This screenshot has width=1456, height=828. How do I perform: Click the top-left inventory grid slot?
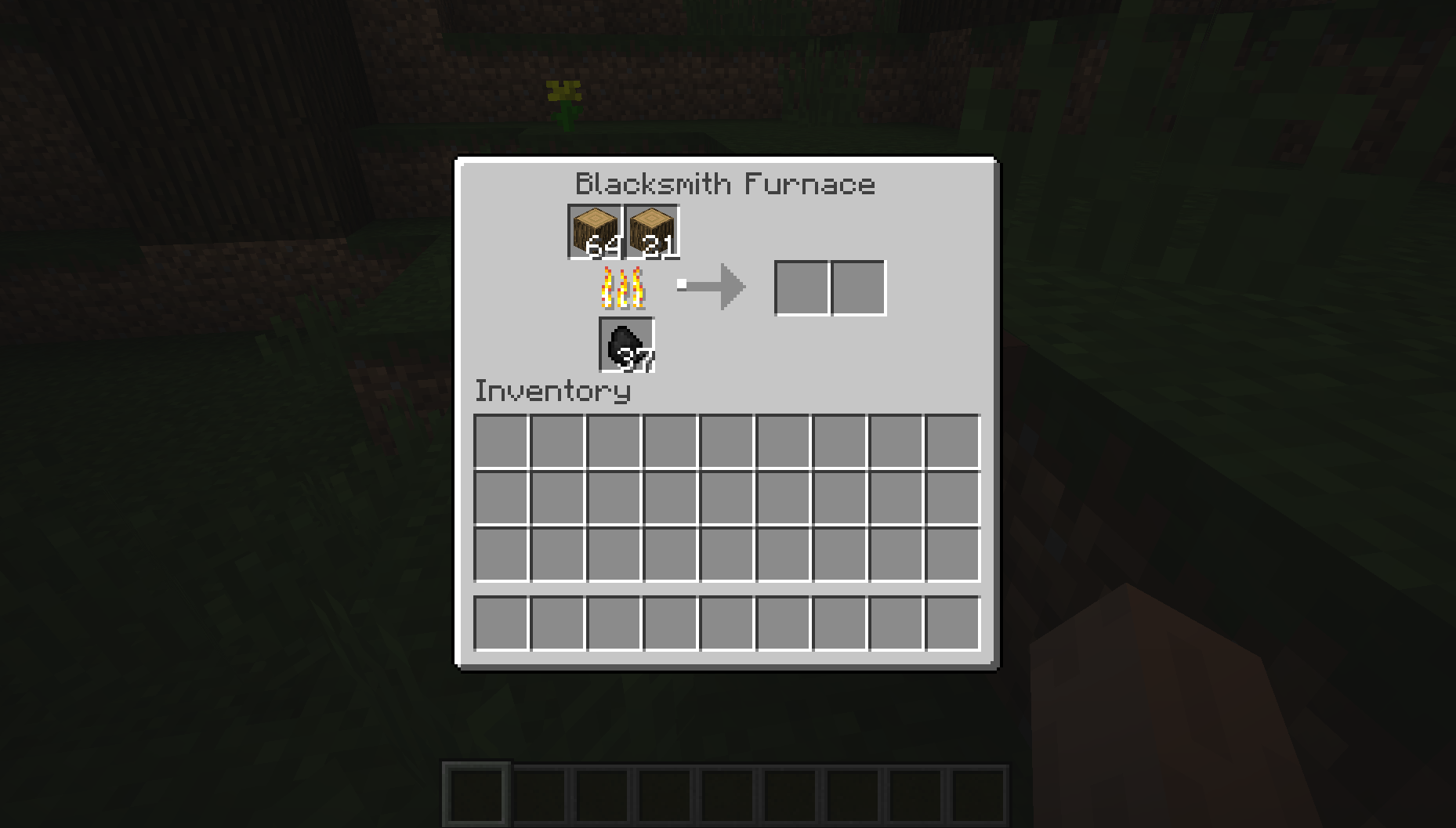coord(502,443)
